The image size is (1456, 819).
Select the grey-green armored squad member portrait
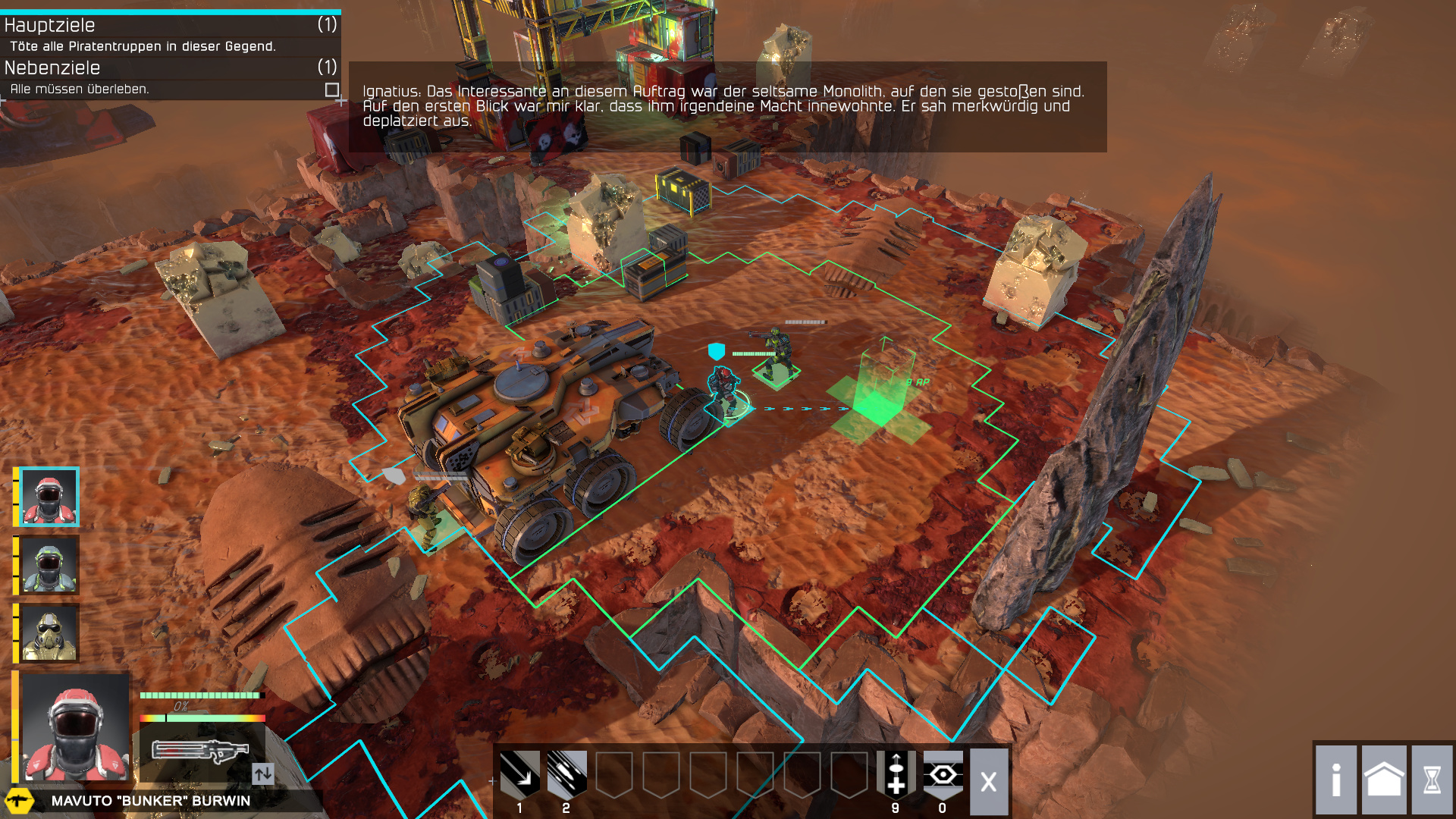point(49,565)
